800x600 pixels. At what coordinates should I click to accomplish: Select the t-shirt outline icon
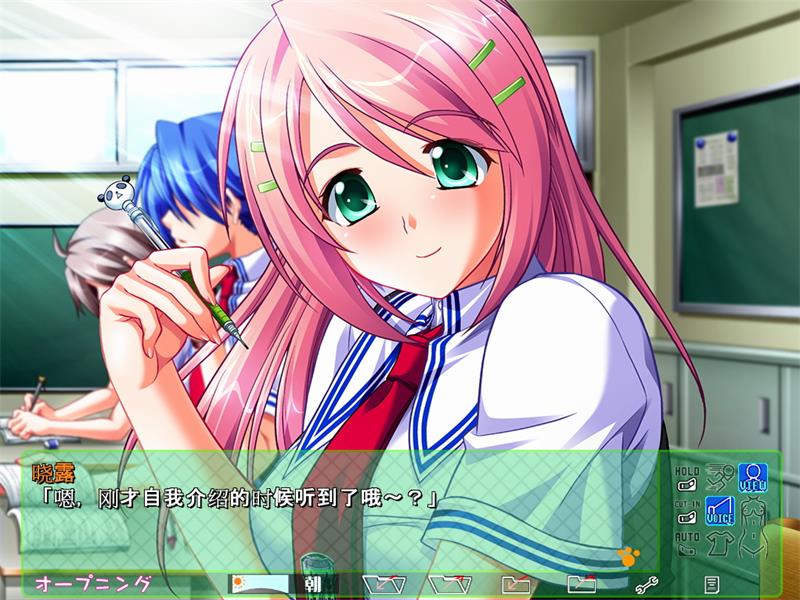pos(719,544)
